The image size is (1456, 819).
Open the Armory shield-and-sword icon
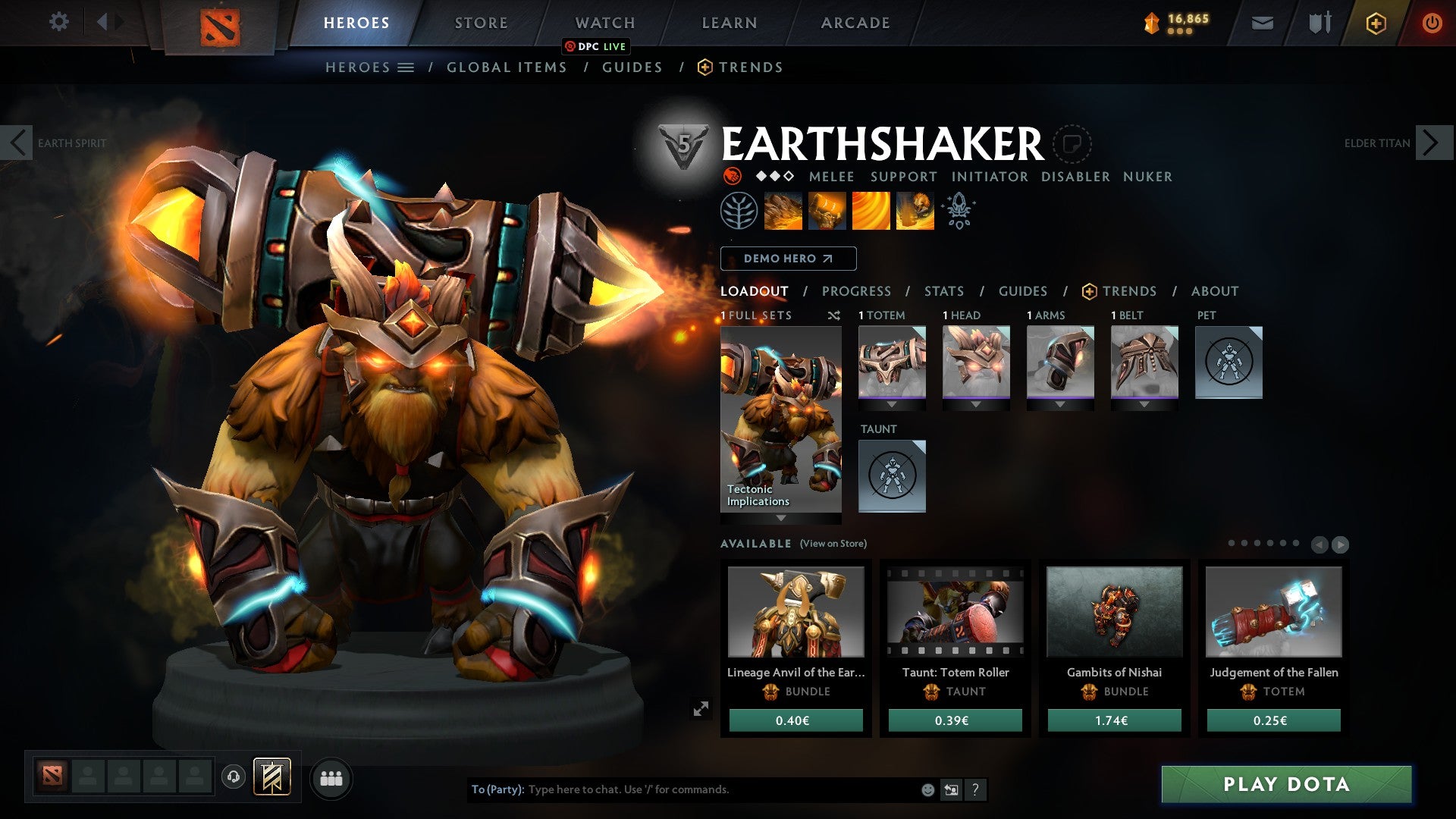1319,23
